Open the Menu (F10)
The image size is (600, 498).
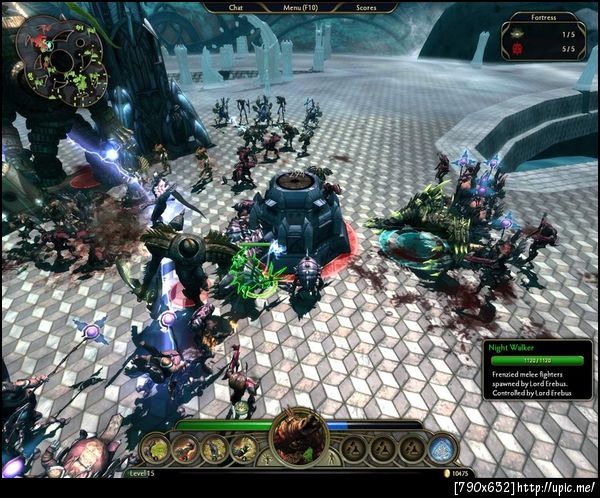pos(298,7)
